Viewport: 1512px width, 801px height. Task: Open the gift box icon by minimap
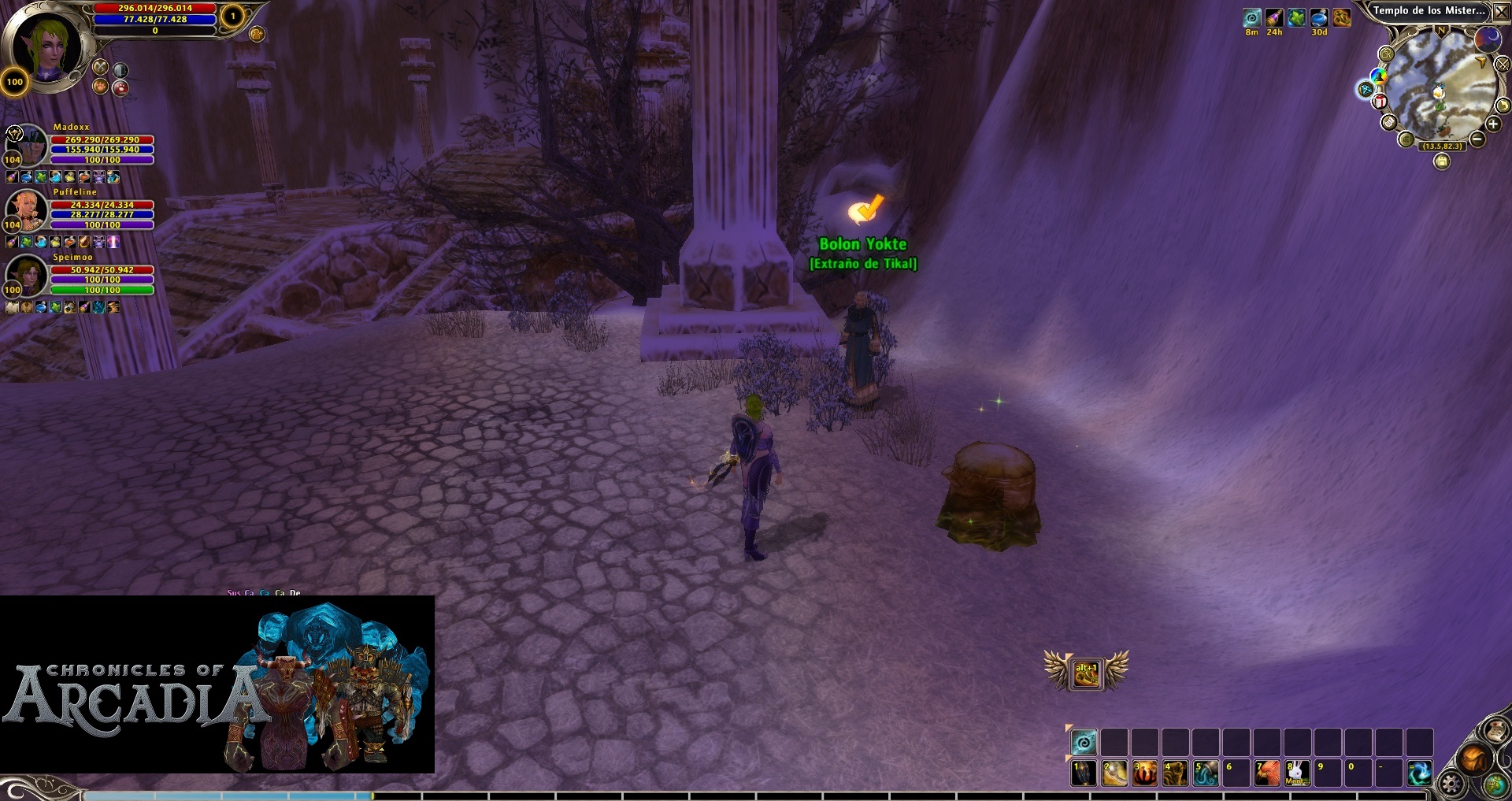pyautogui.click(x=1380, y=102)
